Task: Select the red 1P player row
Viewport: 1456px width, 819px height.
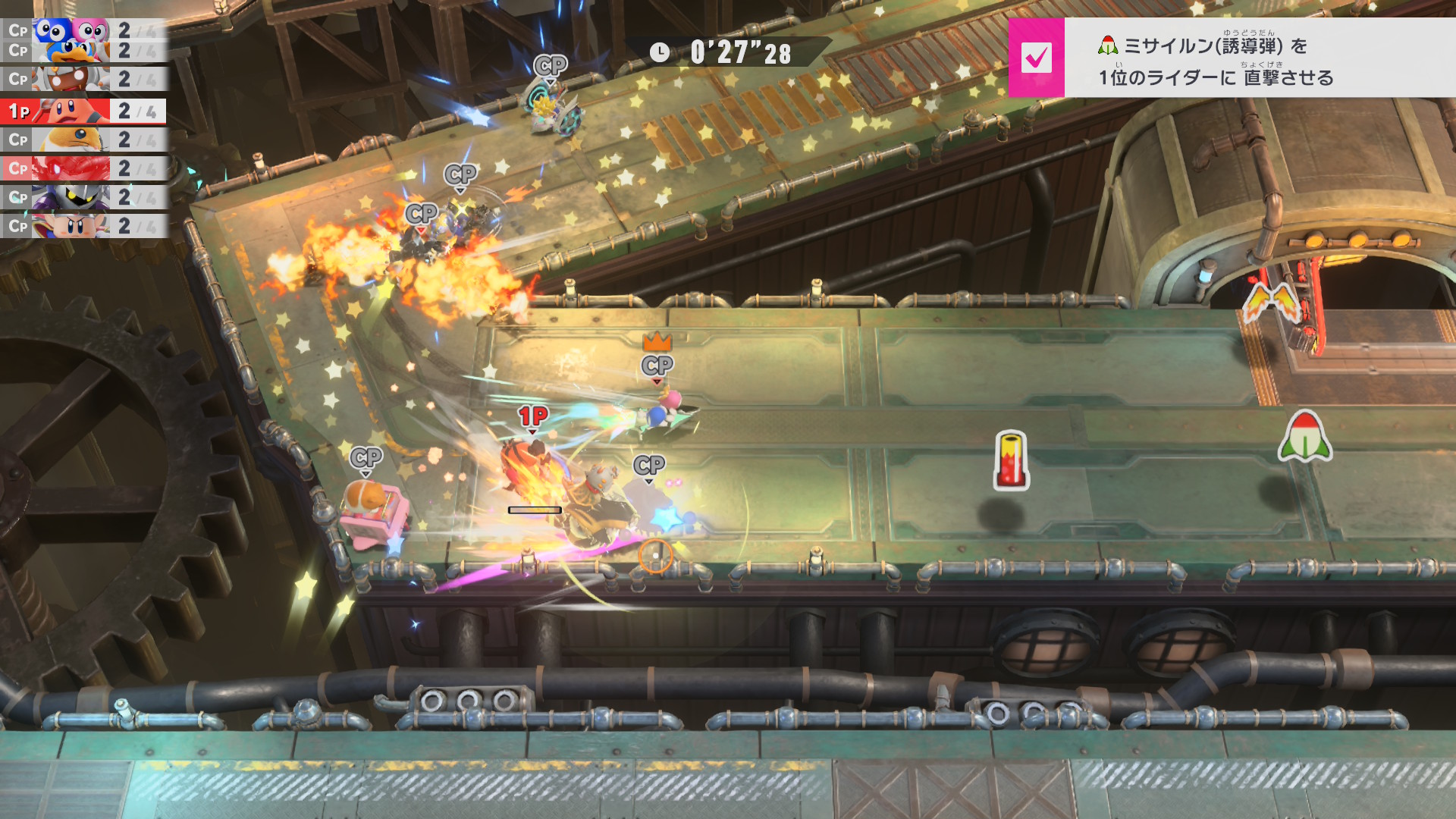Action: (82, 111)
